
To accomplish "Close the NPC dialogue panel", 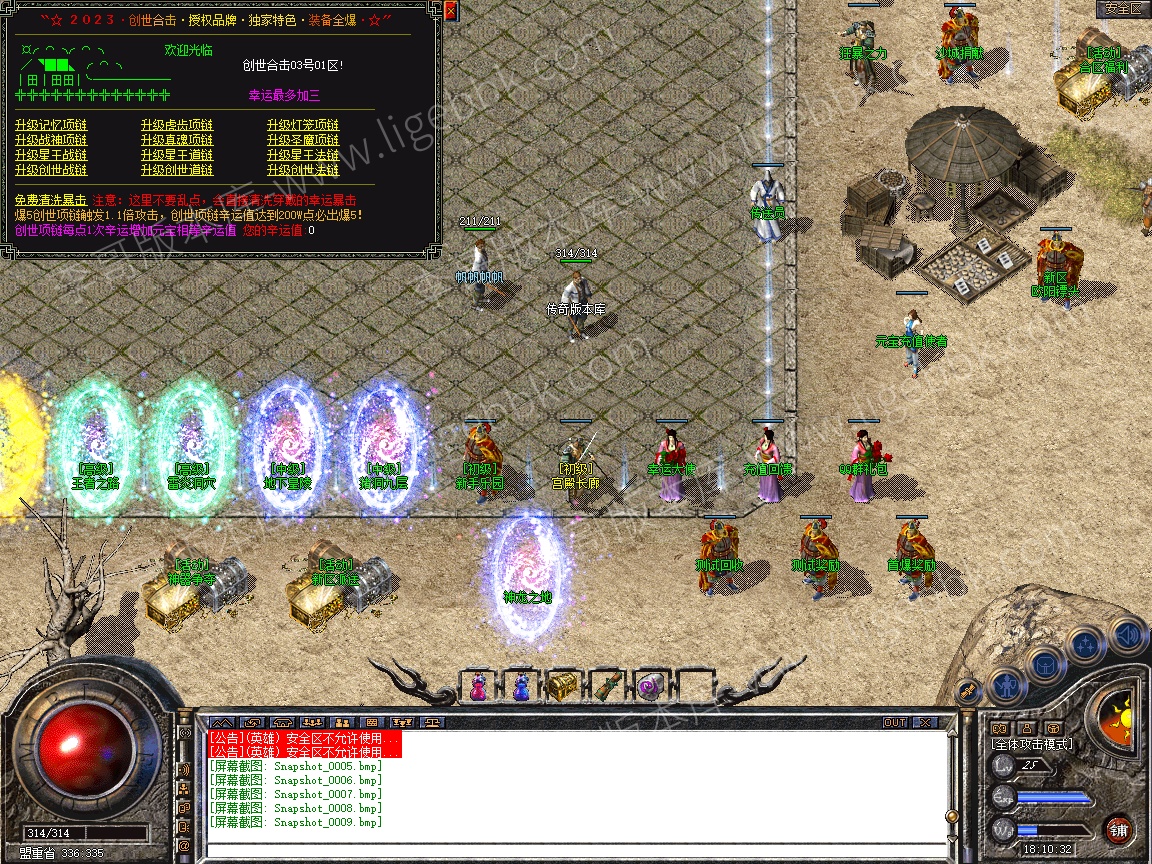I will pyautogui.click(x=450, y=12).
